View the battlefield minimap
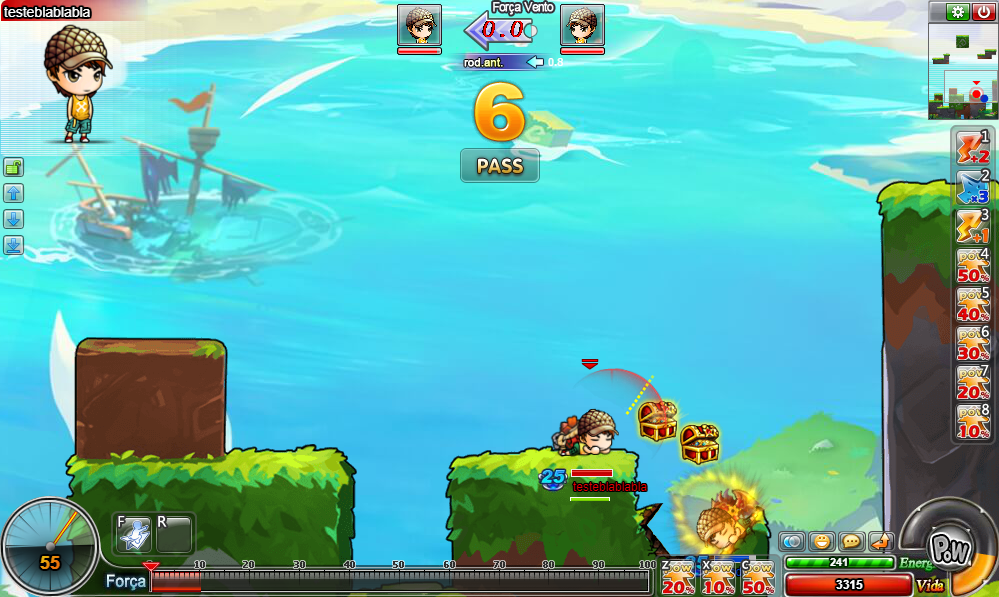 (963, 71)
